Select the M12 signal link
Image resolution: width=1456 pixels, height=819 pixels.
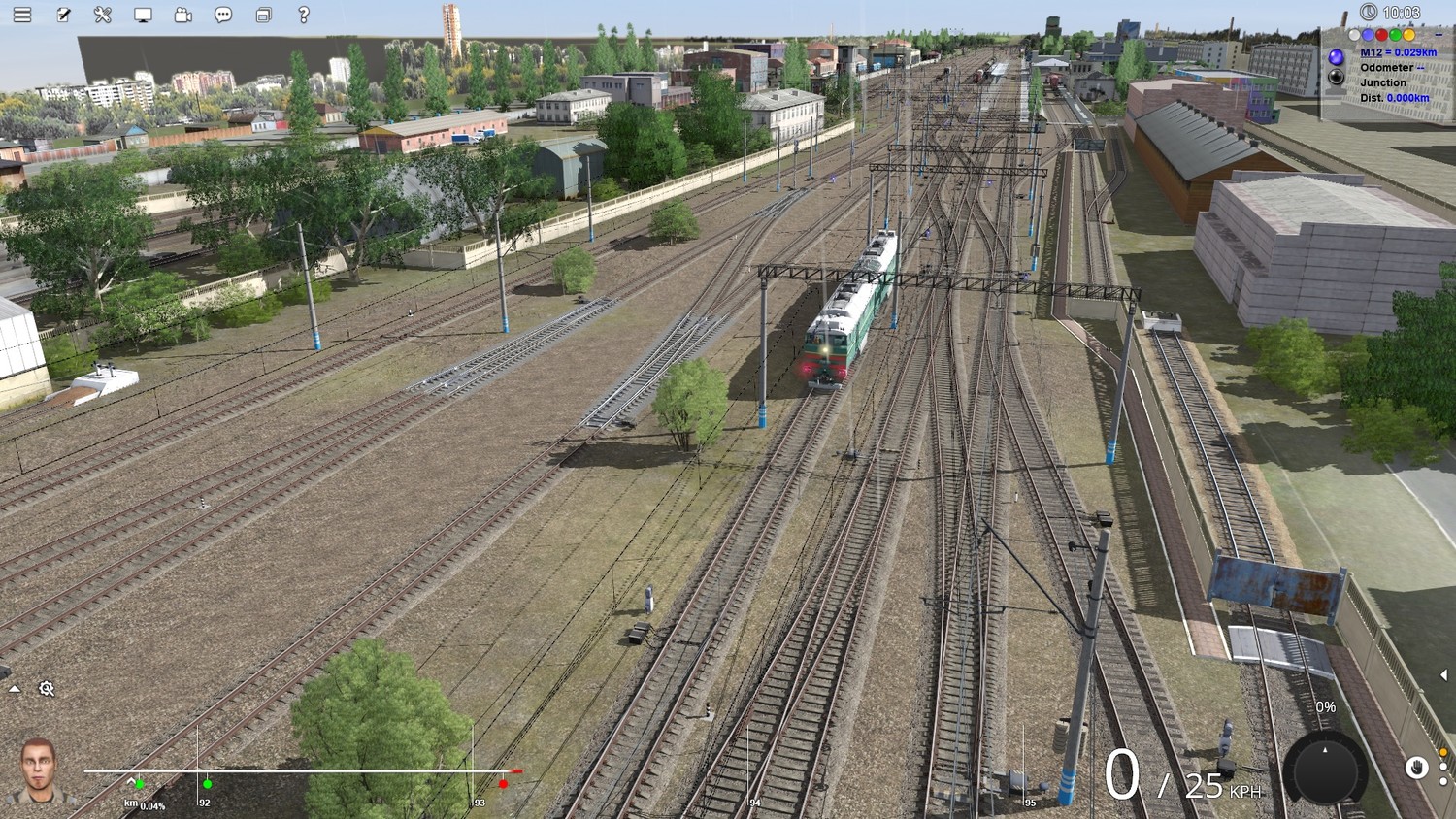(x=1398, y=52)
